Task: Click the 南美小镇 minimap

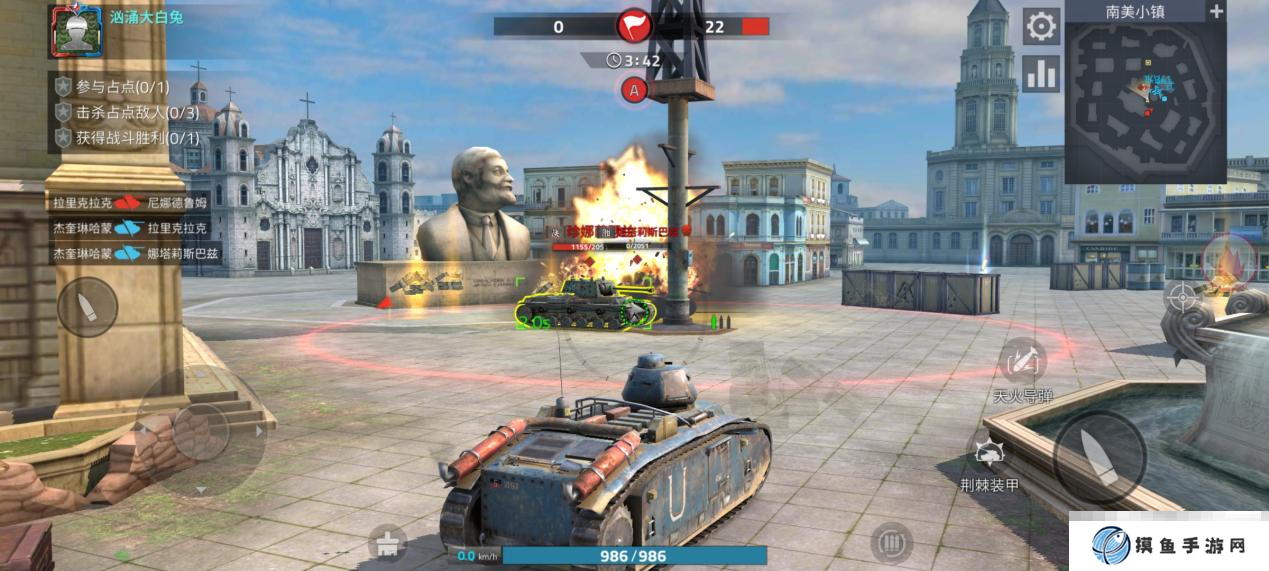Action: [1145, 102]
